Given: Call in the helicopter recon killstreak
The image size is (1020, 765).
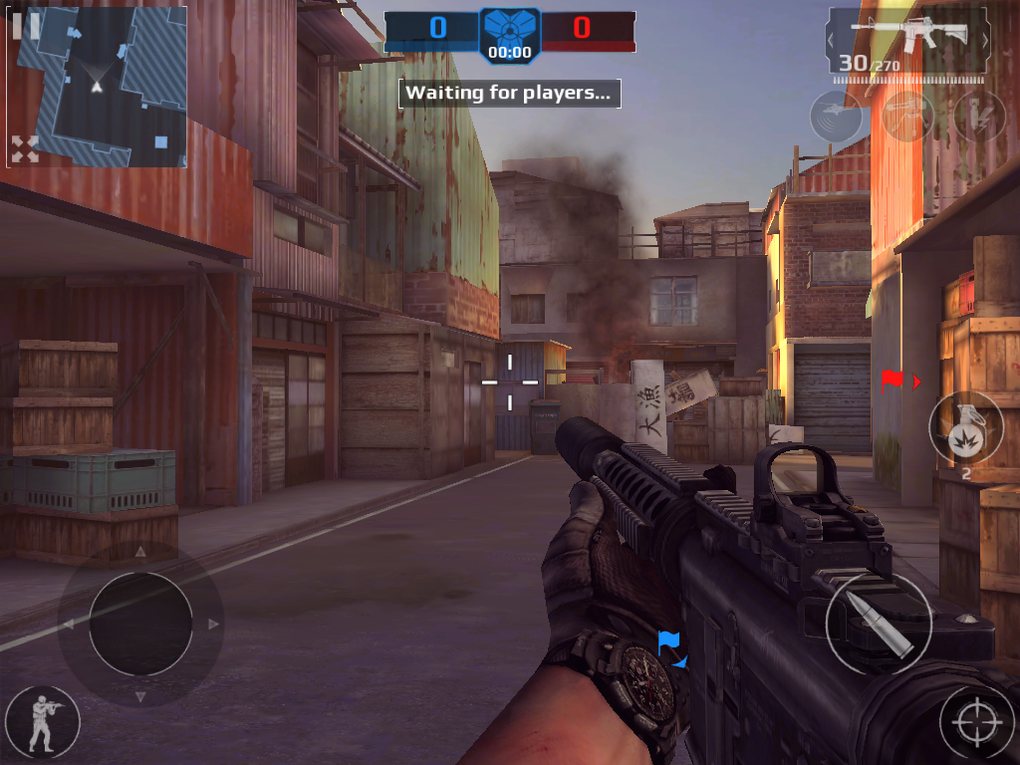Looking at the screenshot, I should [x=836, y=117].
